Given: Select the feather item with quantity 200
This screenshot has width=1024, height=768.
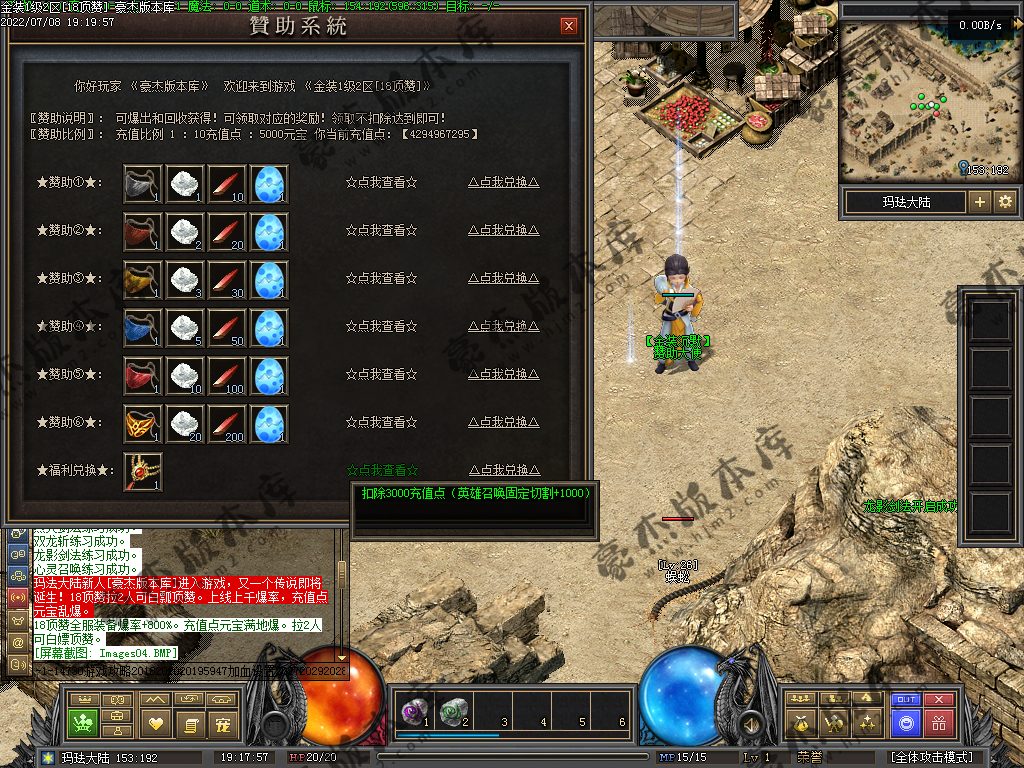Looking at the screenshot, I should pos(228,424).
